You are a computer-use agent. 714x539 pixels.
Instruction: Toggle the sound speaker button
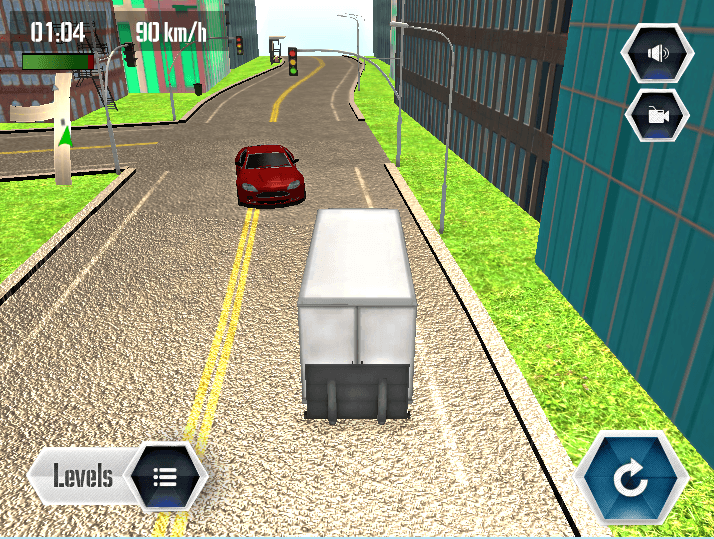pyautogui.click(x=657, y=54)
